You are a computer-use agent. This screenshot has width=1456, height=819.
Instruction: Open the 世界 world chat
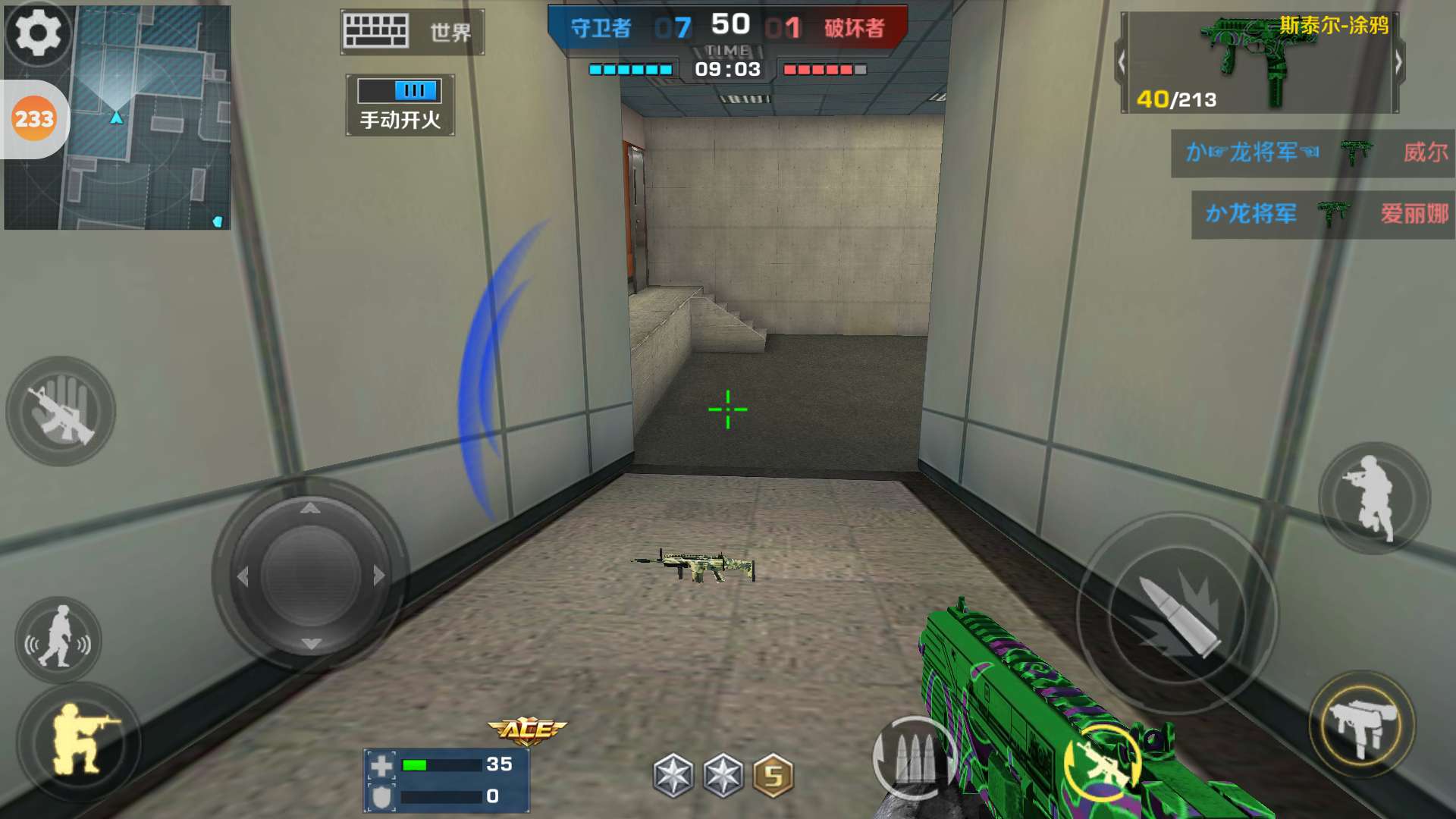tap(413, 32)
